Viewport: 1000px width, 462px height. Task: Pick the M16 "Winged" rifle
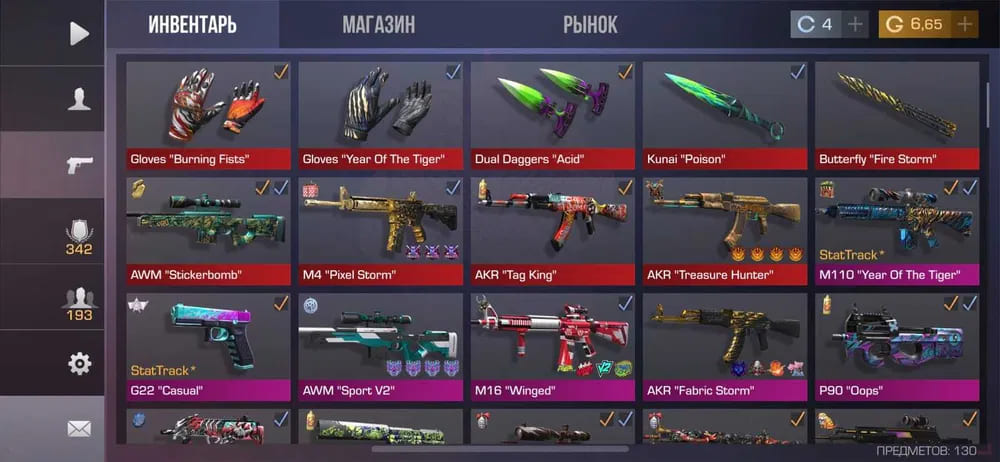553,346
